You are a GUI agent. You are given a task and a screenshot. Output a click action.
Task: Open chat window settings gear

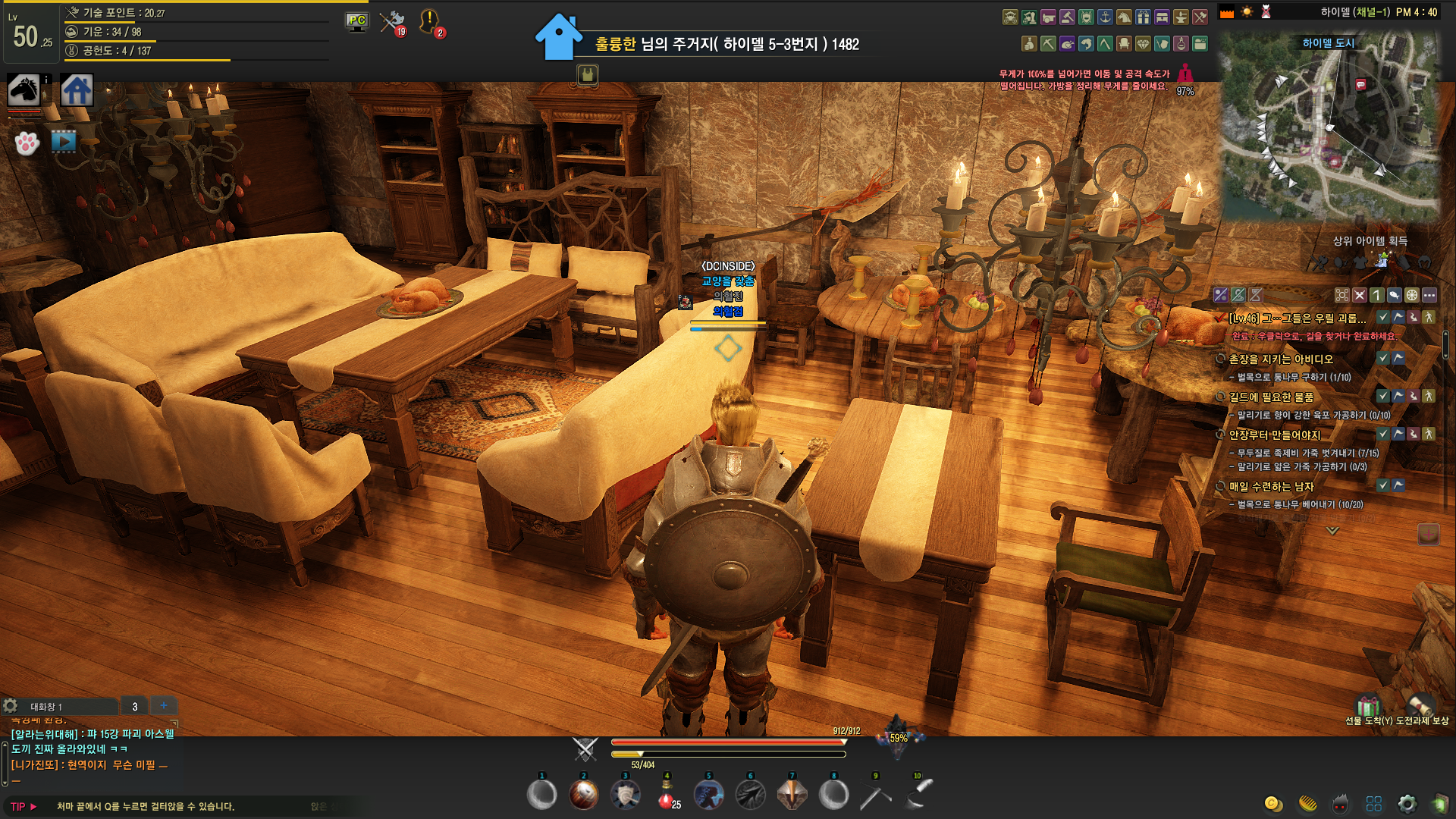(11, 706)
